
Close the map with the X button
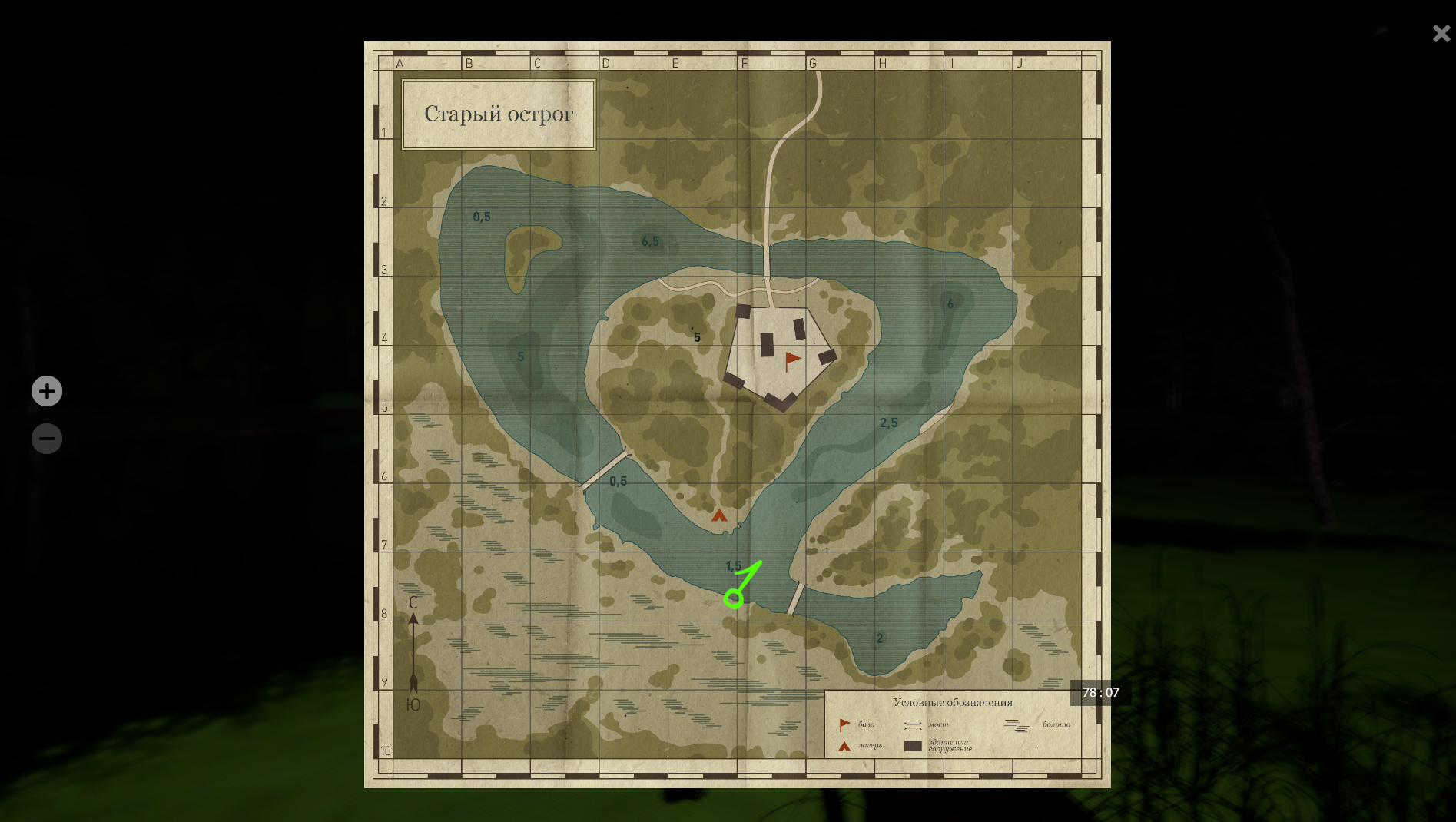(x=1441, y=34)
